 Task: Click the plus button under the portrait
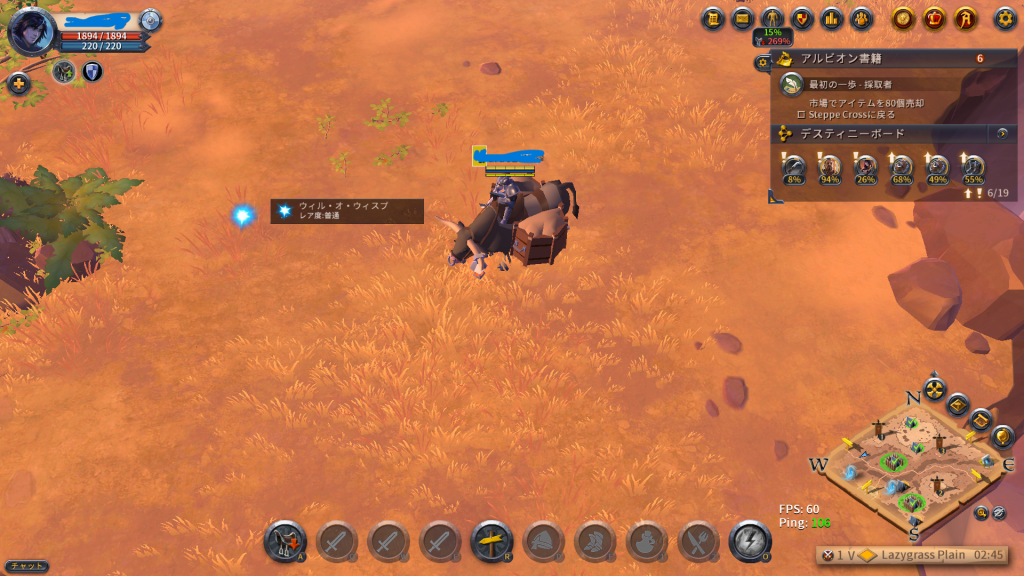click(x=19, y=84)
